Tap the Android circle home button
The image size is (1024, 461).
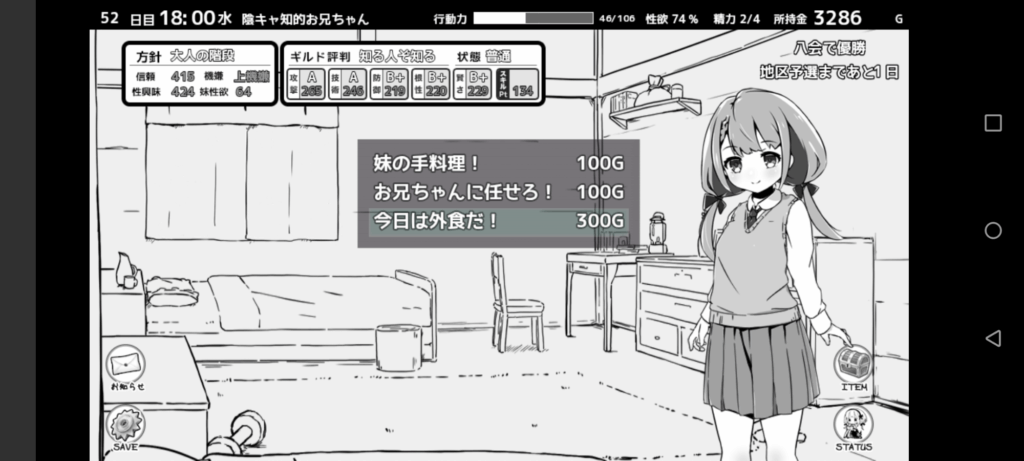click(x=993, y=231)
